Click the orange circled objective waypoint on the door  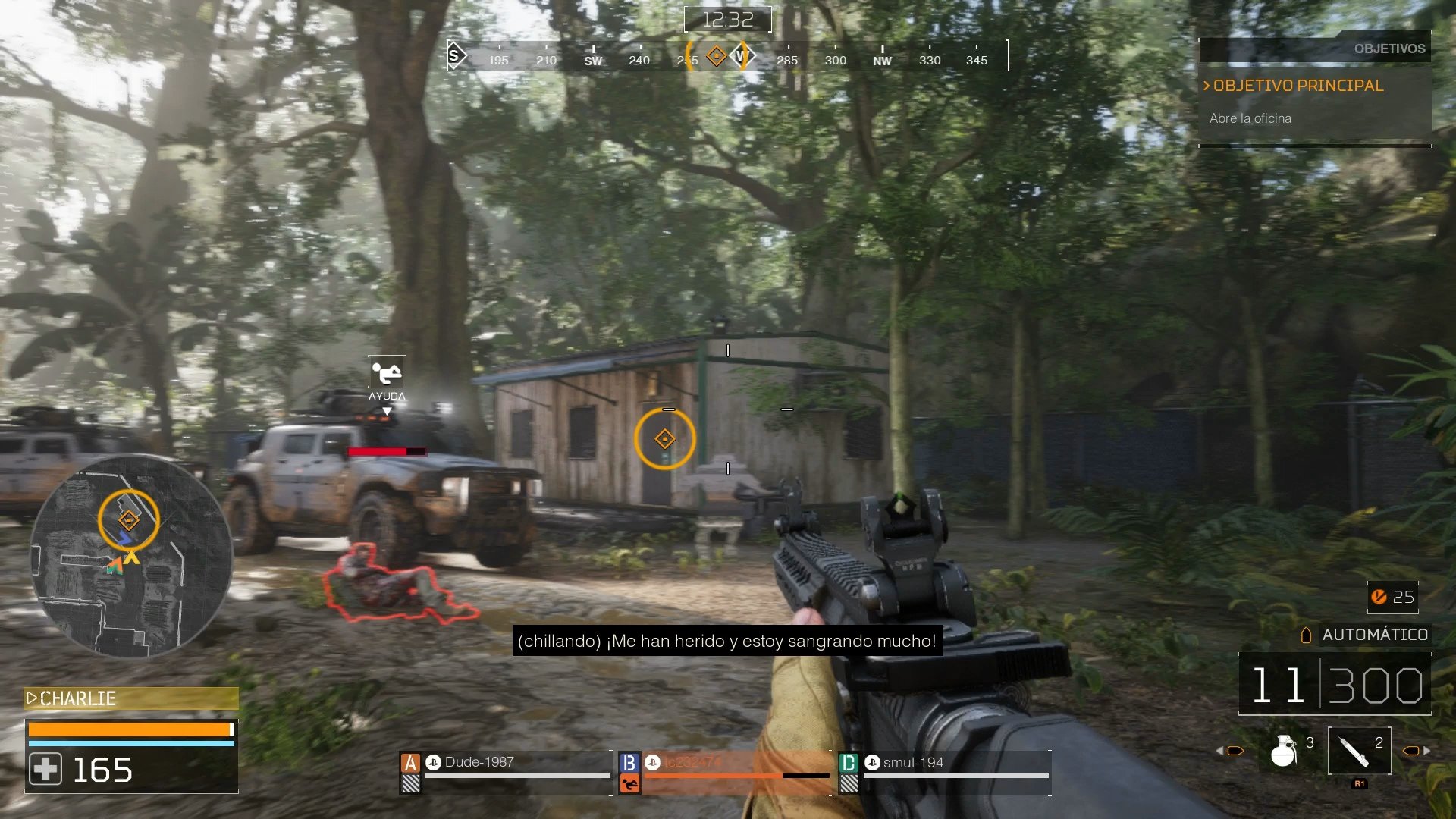[664, 439]
